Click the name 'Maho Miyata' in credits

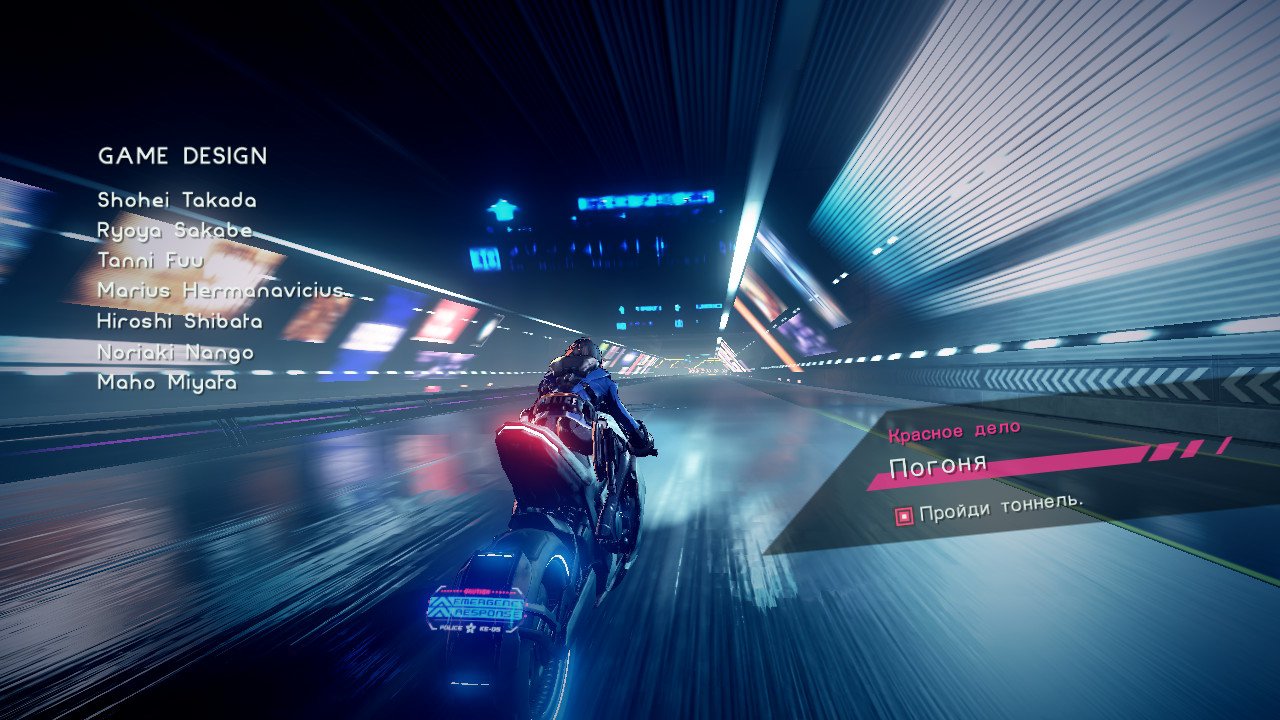tap(167, 381)
